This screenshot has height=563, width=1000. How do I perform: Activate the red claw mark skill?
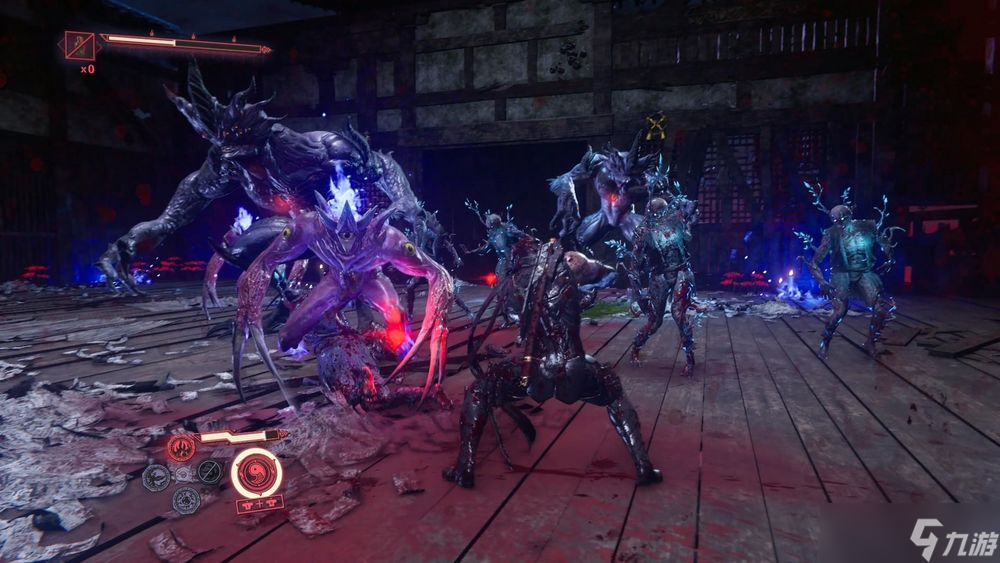(x=182, y=447)
